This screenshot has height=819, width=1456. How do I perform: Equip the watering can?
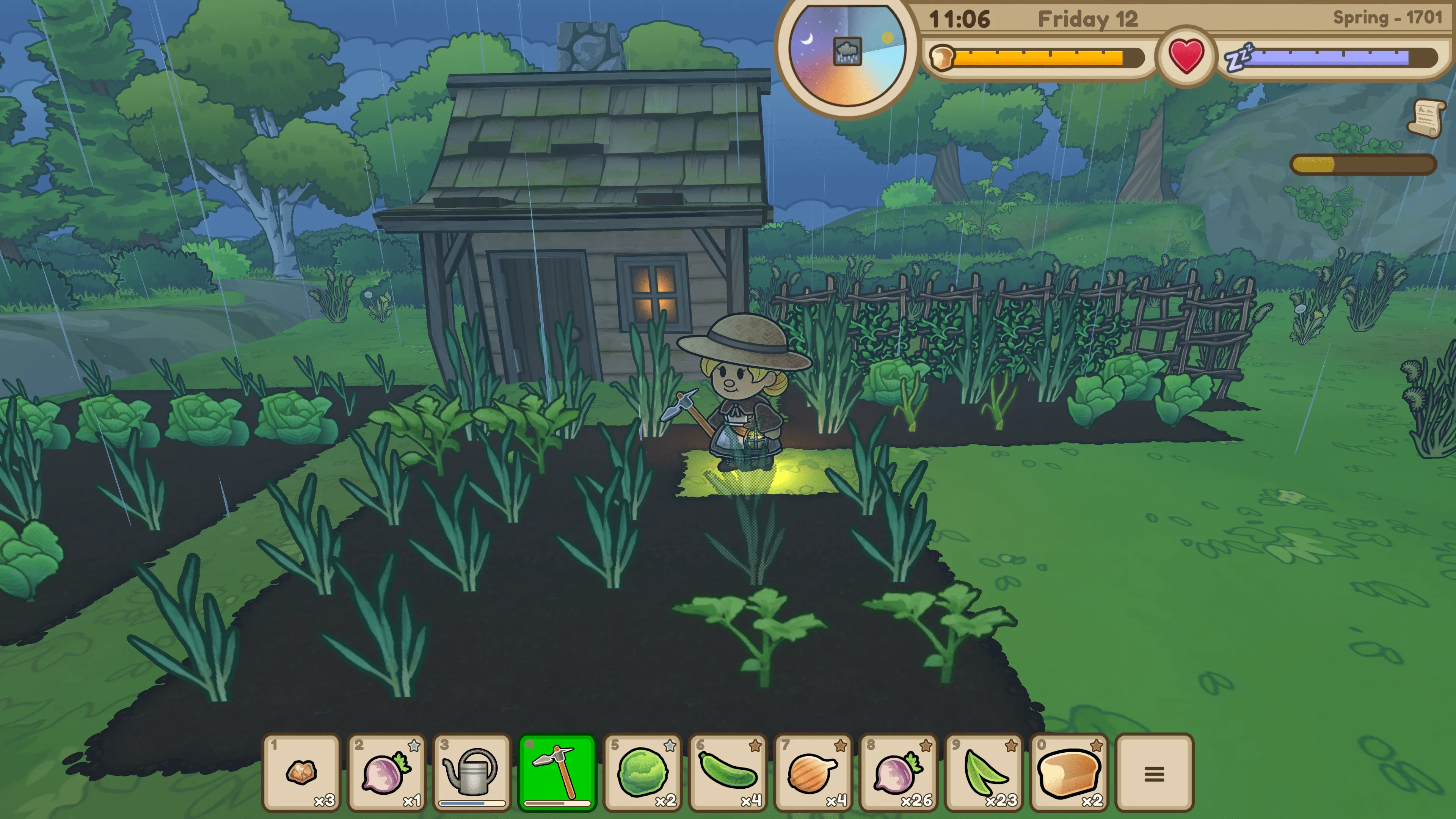point(472,772)
